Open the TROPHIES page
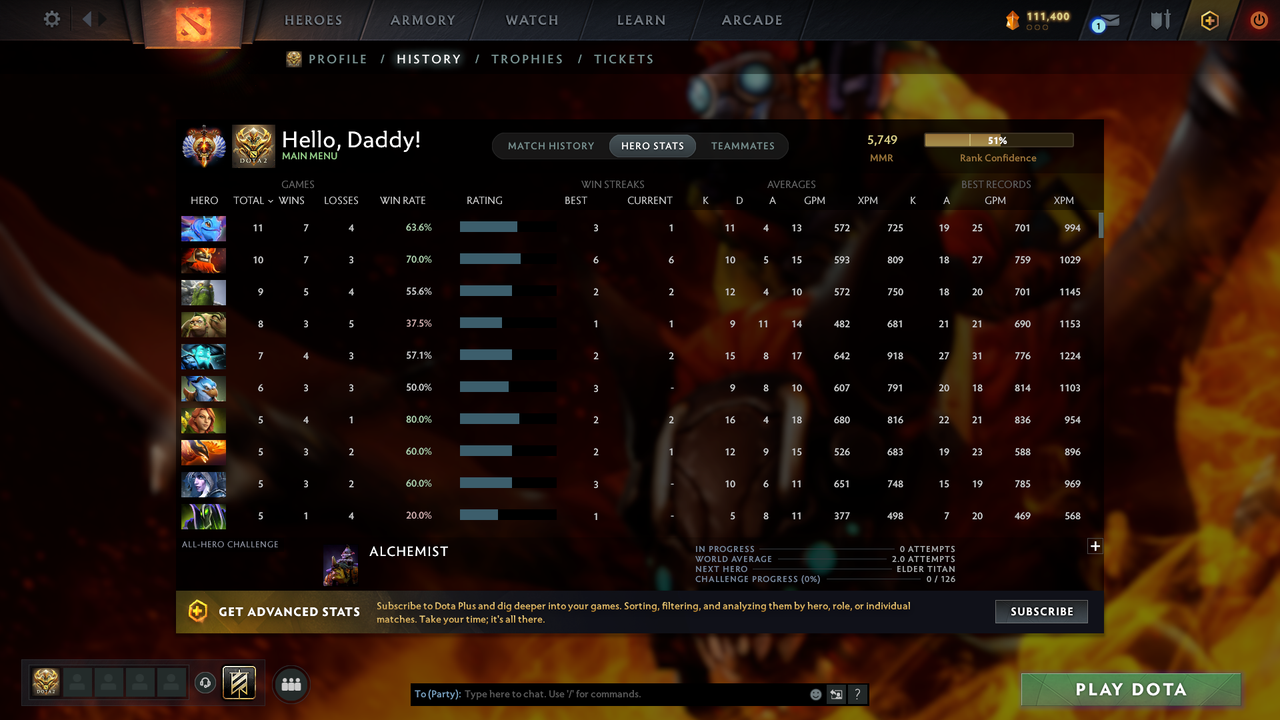Image resolution: width=1280 pixels, height=720 pixels. [527, 59]
